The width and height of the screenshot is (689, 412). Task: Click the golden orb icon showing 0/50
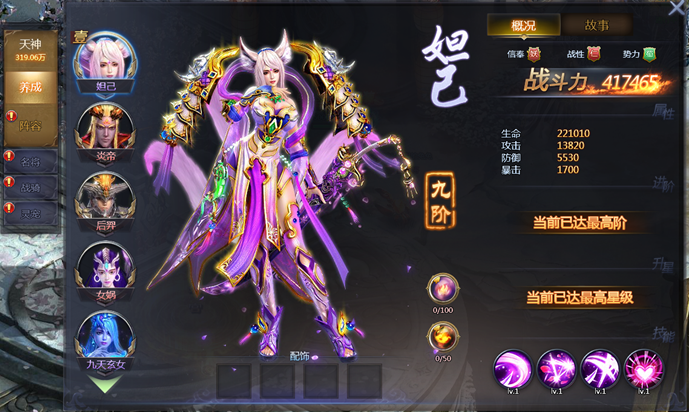coord(442,338)
